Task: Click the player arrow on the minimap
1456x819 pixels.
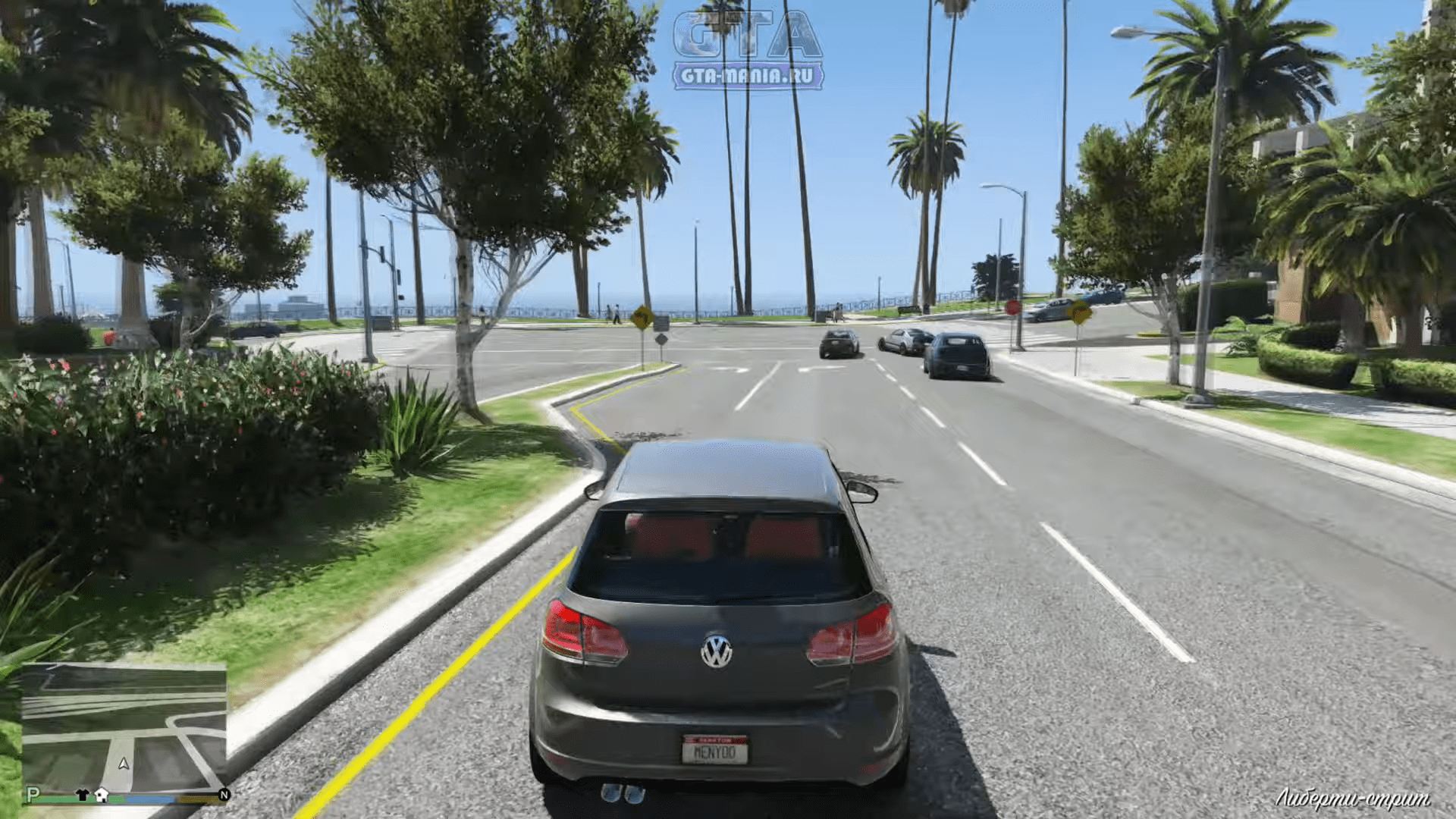Action: [124, 764]
